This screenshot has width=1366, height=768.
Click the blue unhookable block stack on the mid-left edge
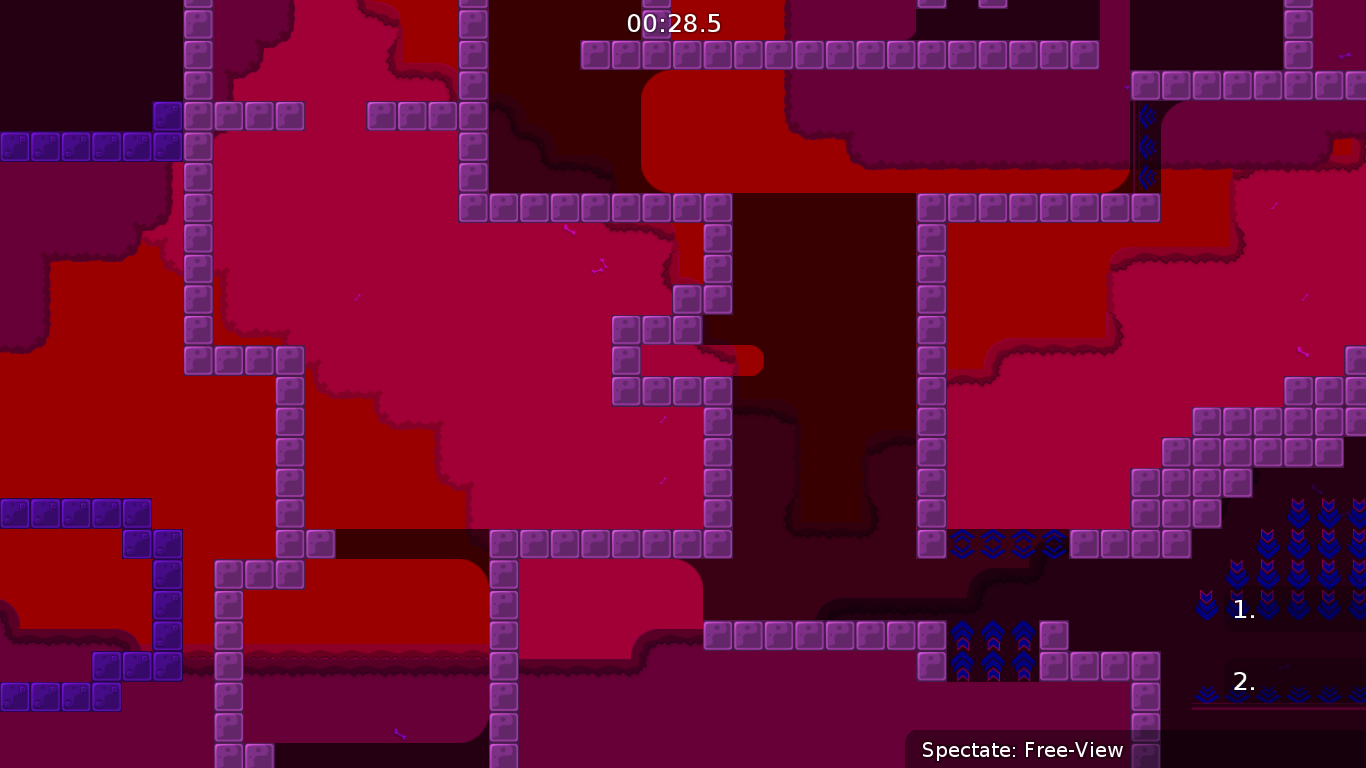(x=75, y=513)
